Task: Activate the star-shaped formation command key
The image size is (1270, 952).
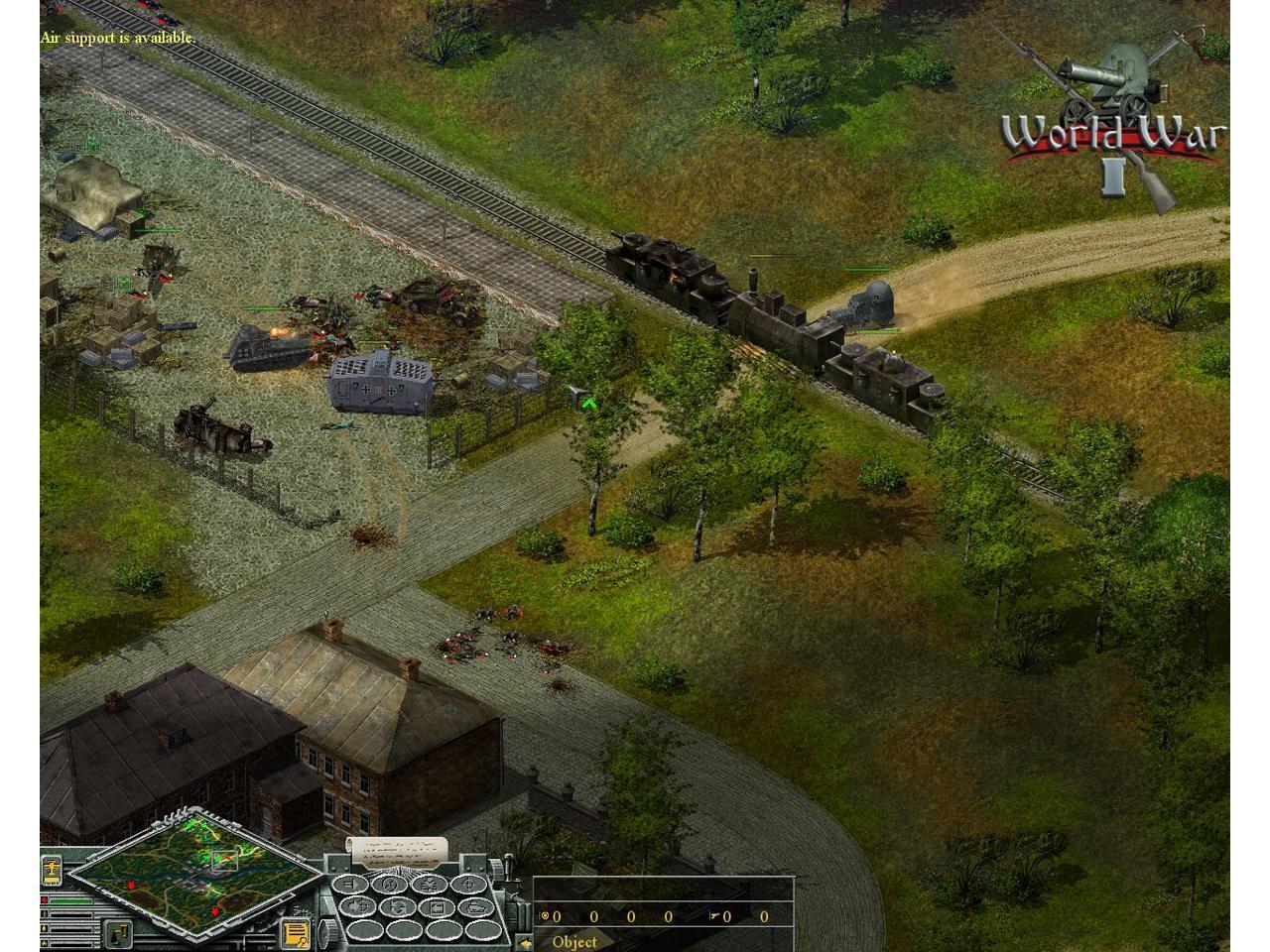Action: (x=429, y=885)
